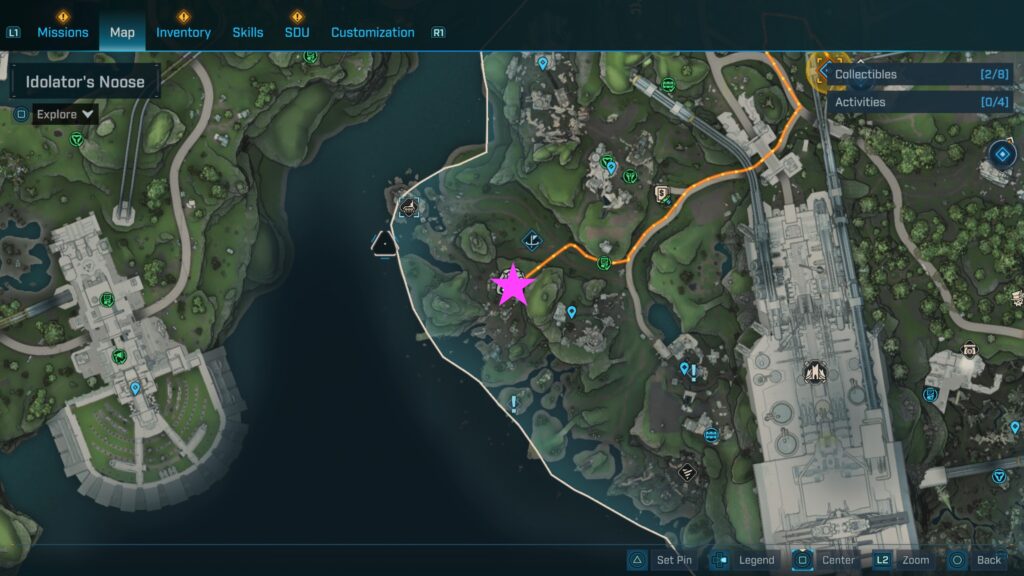This screenshot has height=576, width=1024.
Task: Switch to the Missions tab
Action: tap(63, 32)
